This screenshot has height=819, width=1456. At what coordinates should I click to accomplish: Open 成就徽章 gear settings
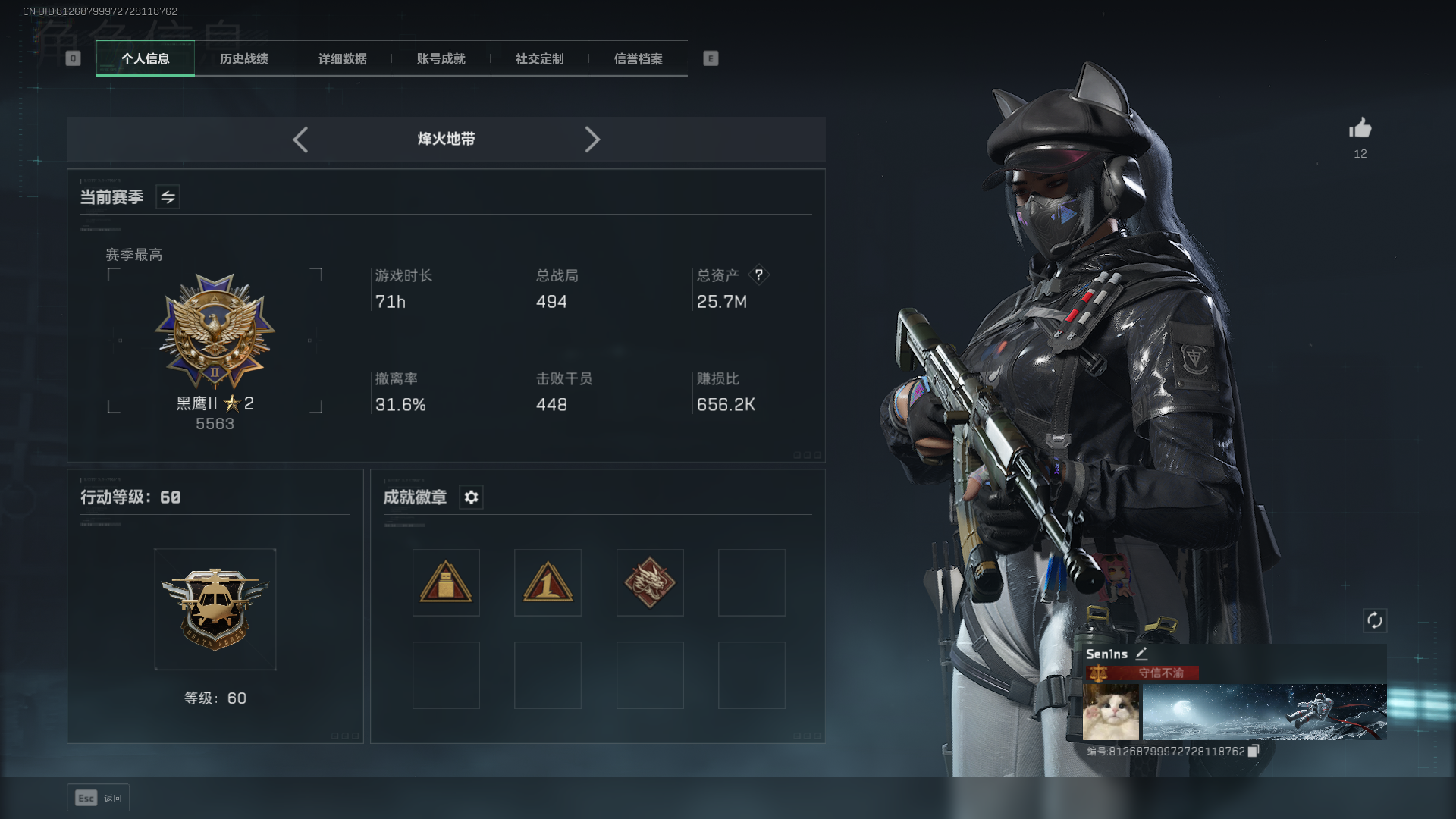(471, 497)
